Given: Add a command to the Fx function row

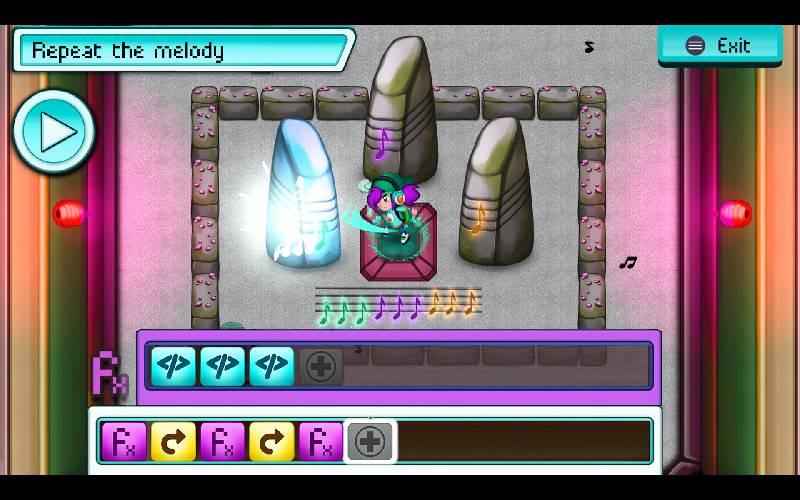Looking at the screenshot, I should pos(321,367).
